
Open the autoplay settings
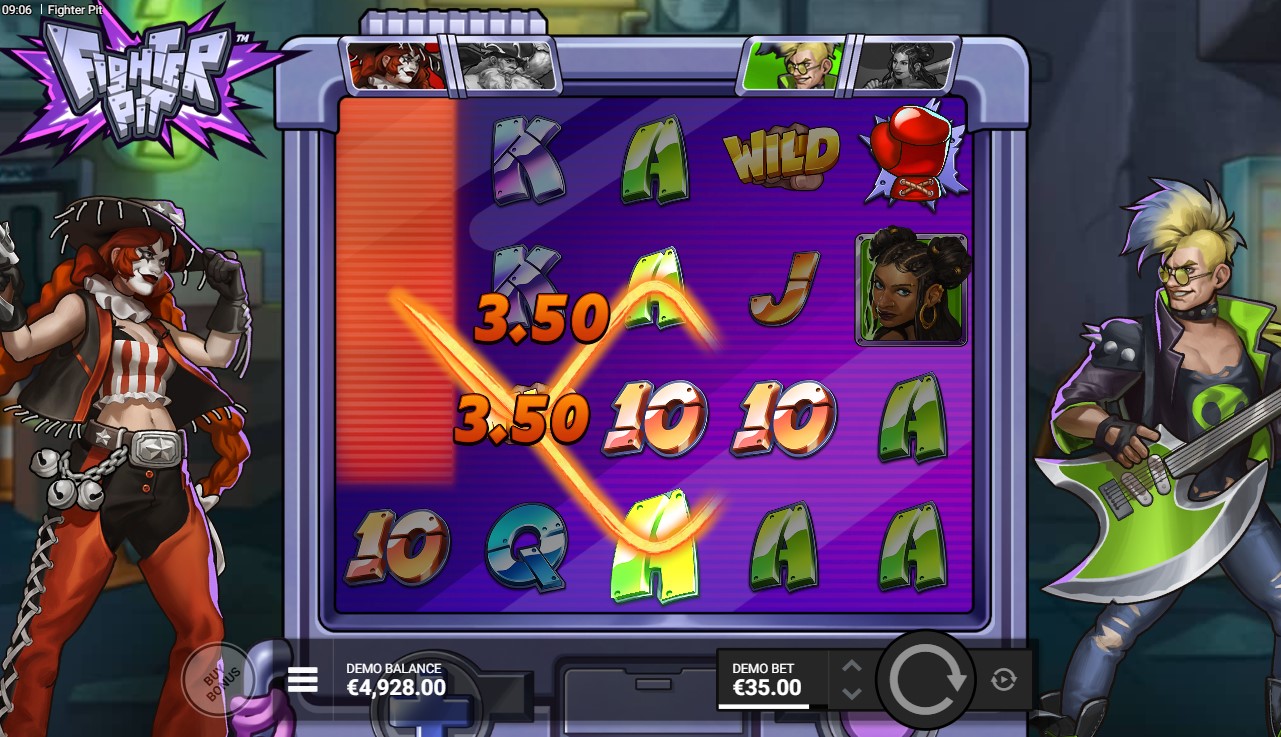1003,680
